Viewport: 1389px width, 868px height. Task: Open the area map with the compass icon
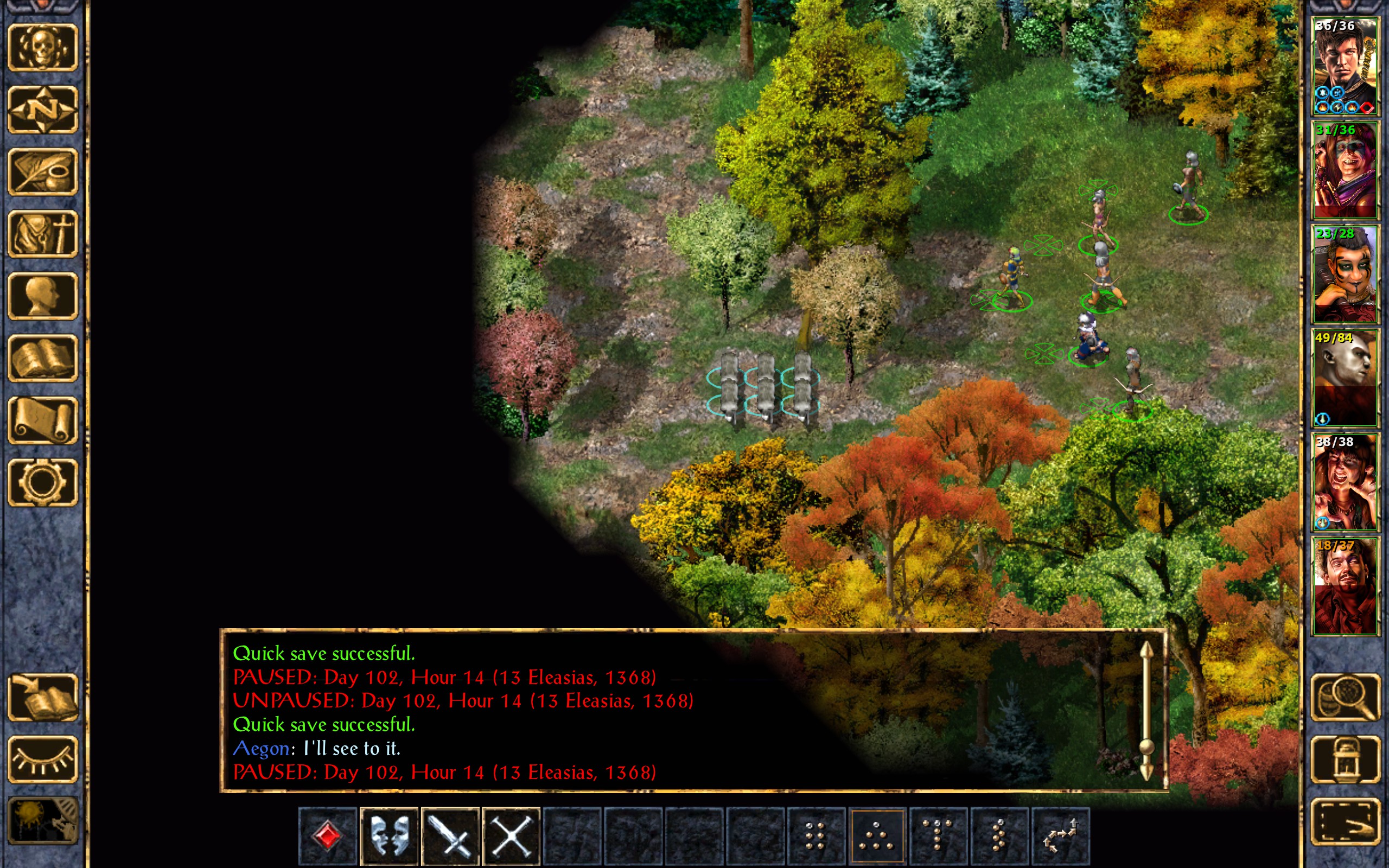[42, 109]
